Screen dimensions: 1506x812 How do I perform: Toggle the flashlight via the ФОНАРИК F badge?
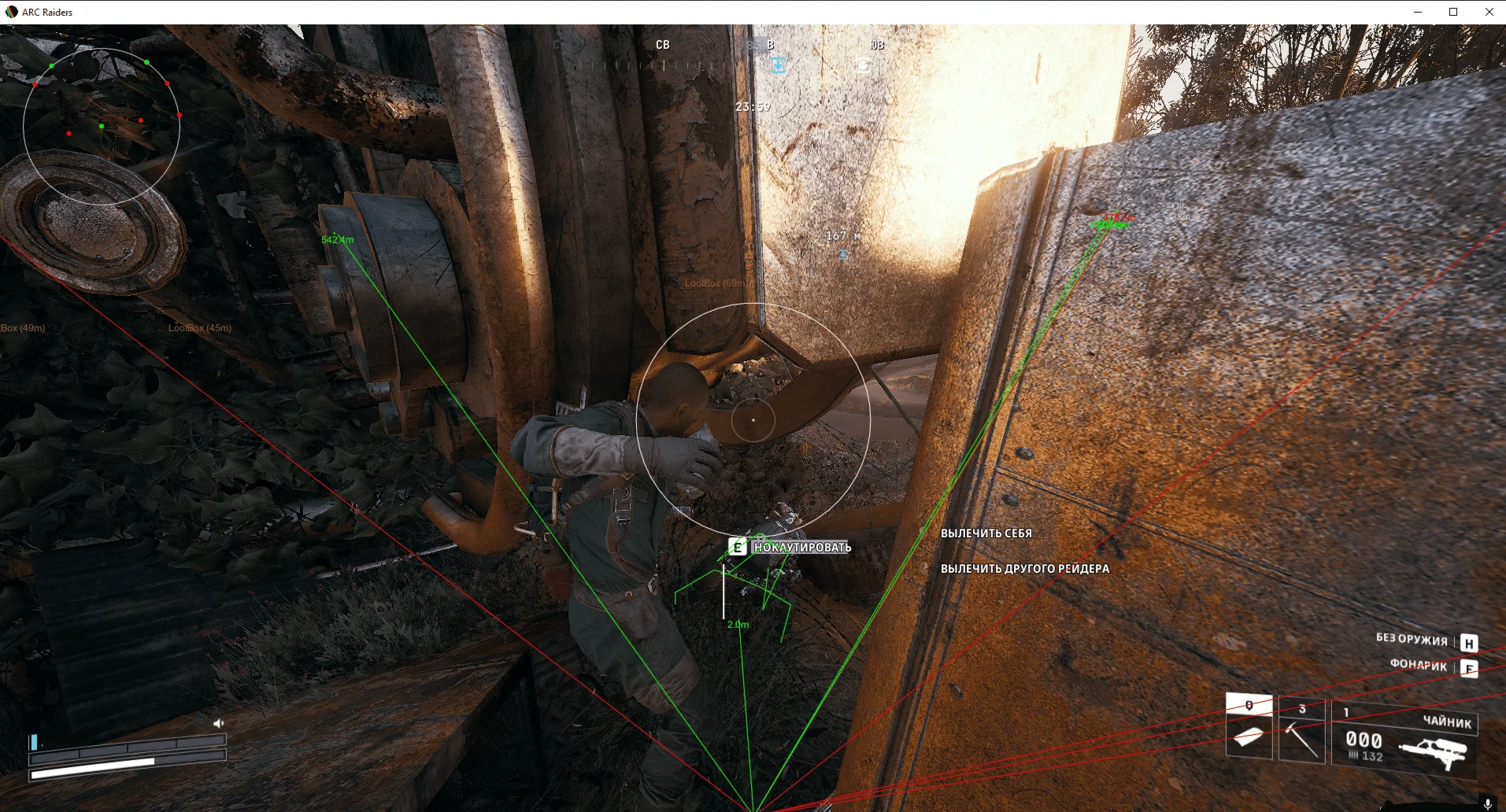click(x=1468, y=666)
